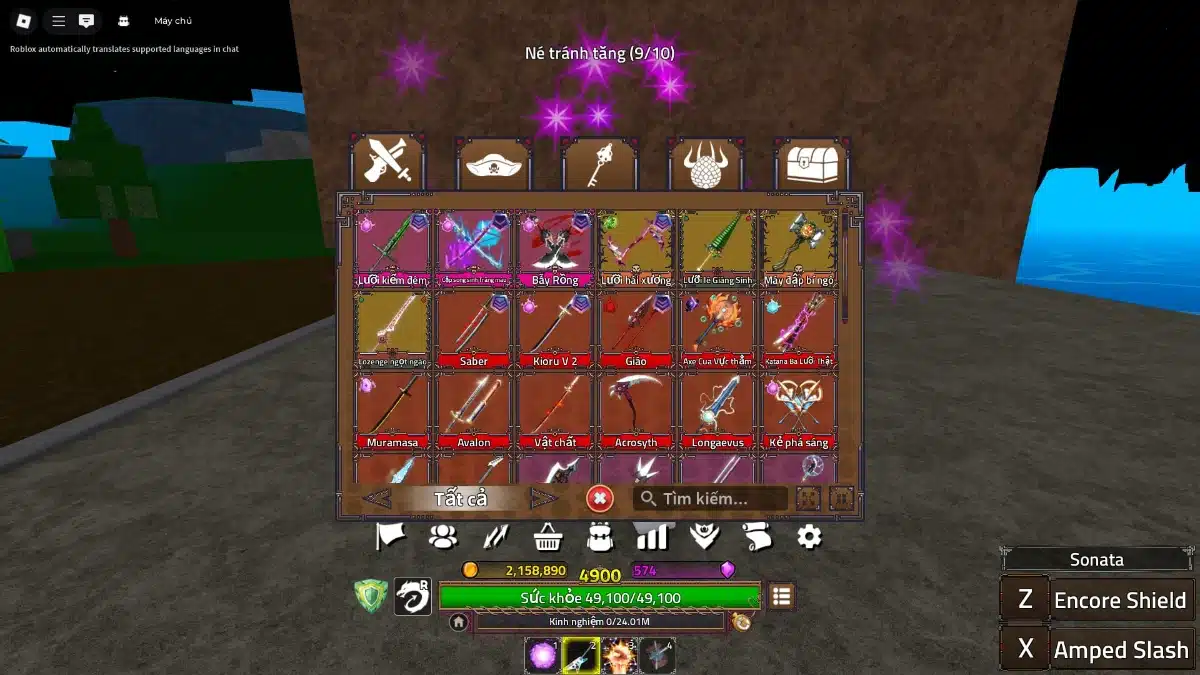1200x675 pixels.
Task: Open the pirate hat accessories tab
Action: tap(493, 165)
